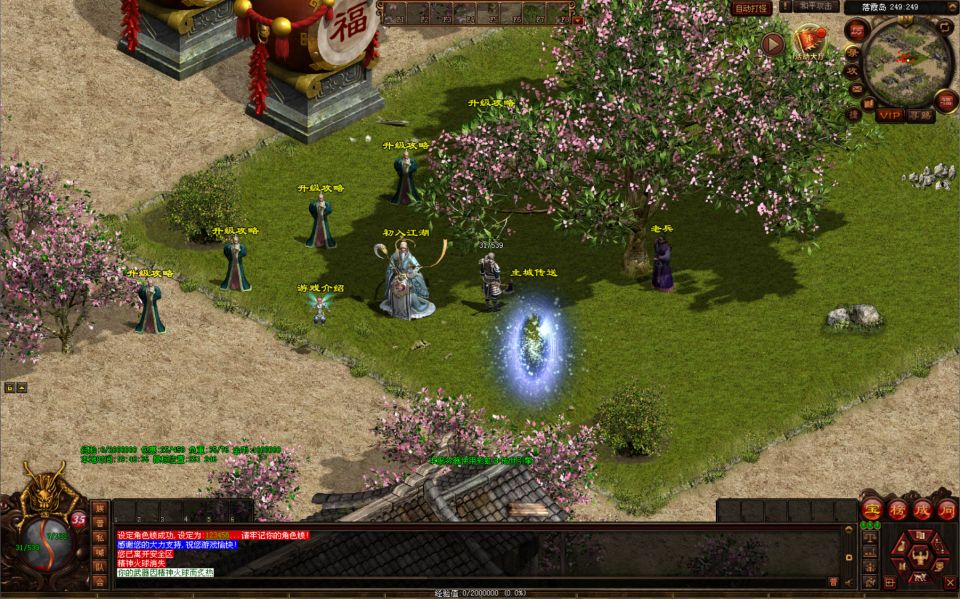Open the 榜 ranking orb
This screenshot has width=960, height=599.
point(896,508)
